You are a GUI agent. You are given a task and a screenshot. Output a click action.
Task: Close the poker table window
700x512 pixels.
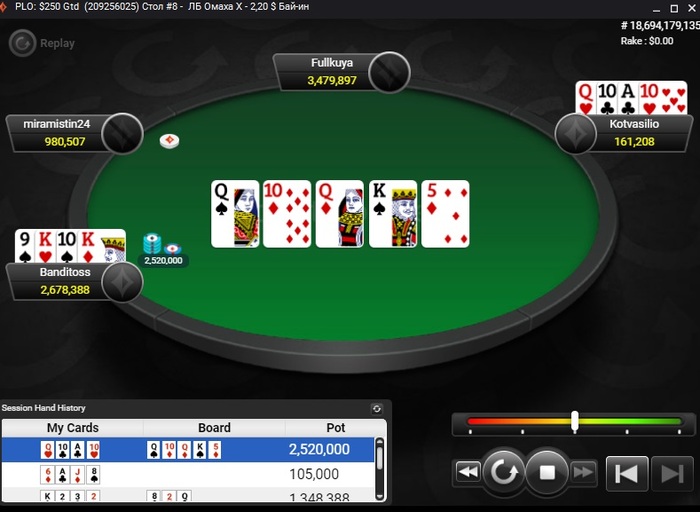(x=686, y=8)
